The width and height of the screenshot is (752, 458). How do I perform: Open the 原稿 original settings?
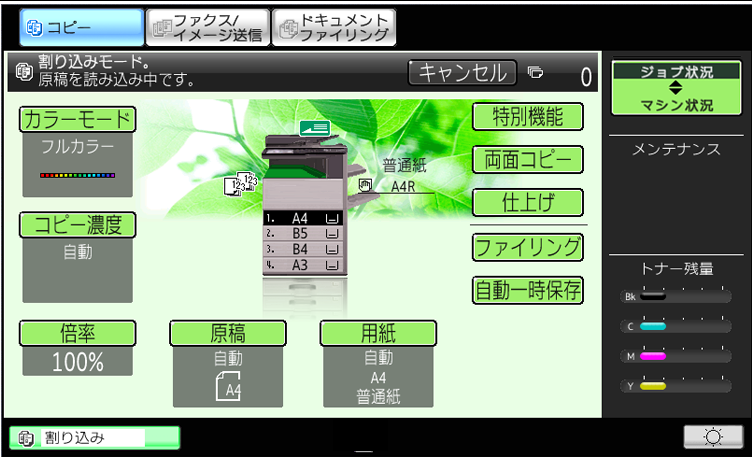tap(228, 334)
